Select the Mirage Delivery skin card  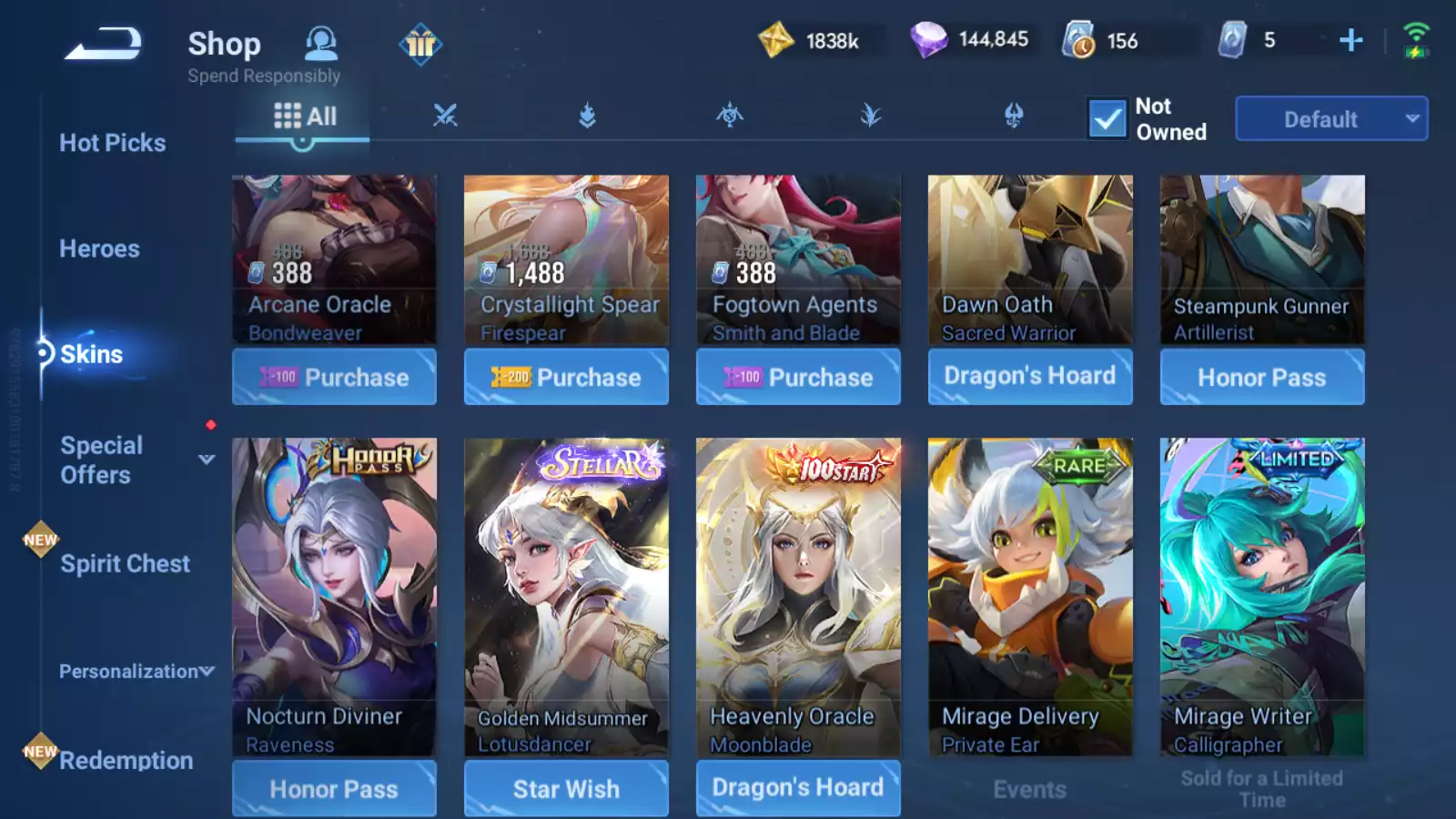1030,596
